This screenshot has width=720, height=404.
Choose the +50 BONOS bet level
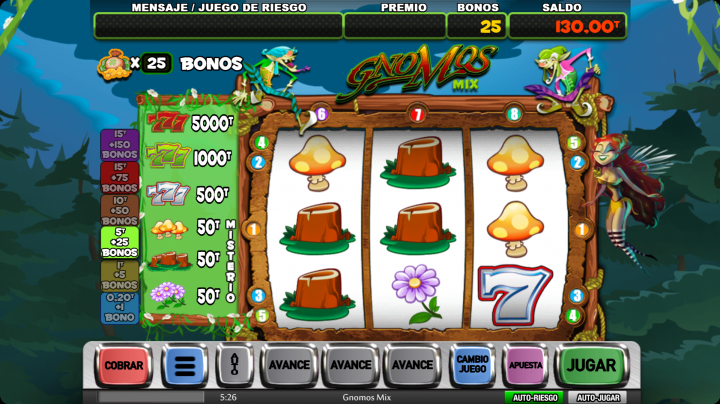120,209
